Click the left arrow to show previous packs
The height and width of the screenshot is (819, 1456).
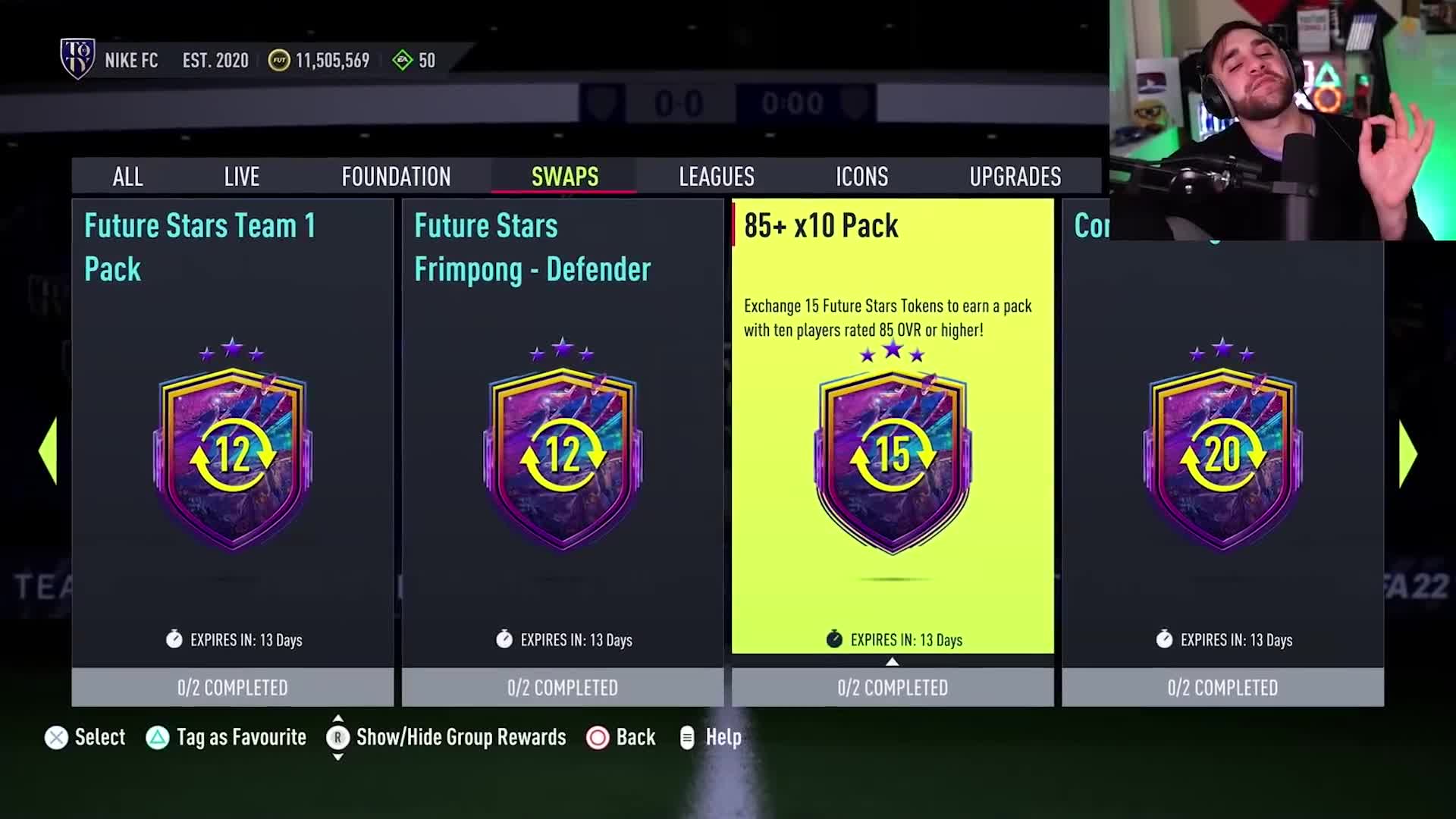coord(47,450)
